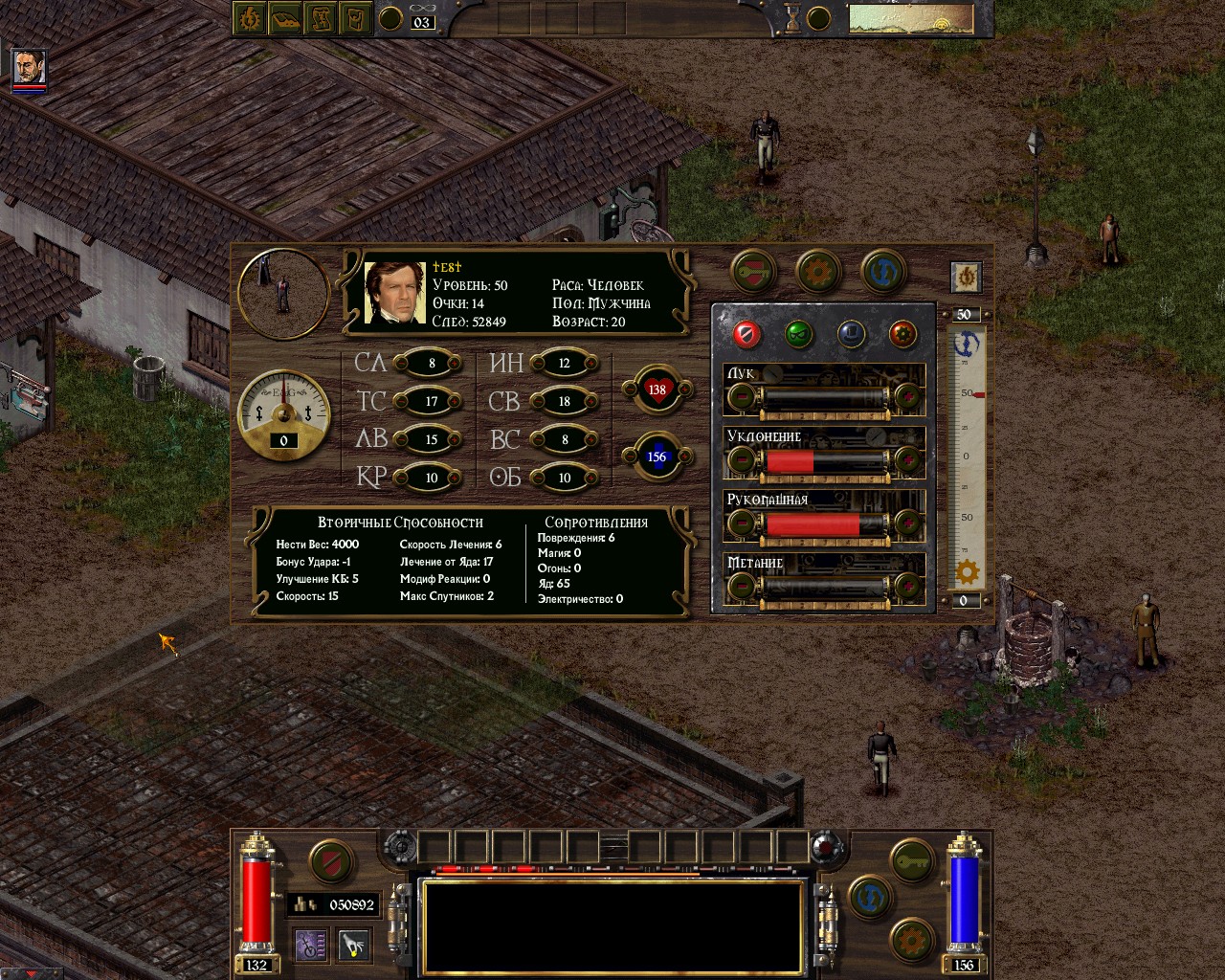1225x980 pixels.
Task: Click the minimap strip in the top bar
Action: coord(910,18)
